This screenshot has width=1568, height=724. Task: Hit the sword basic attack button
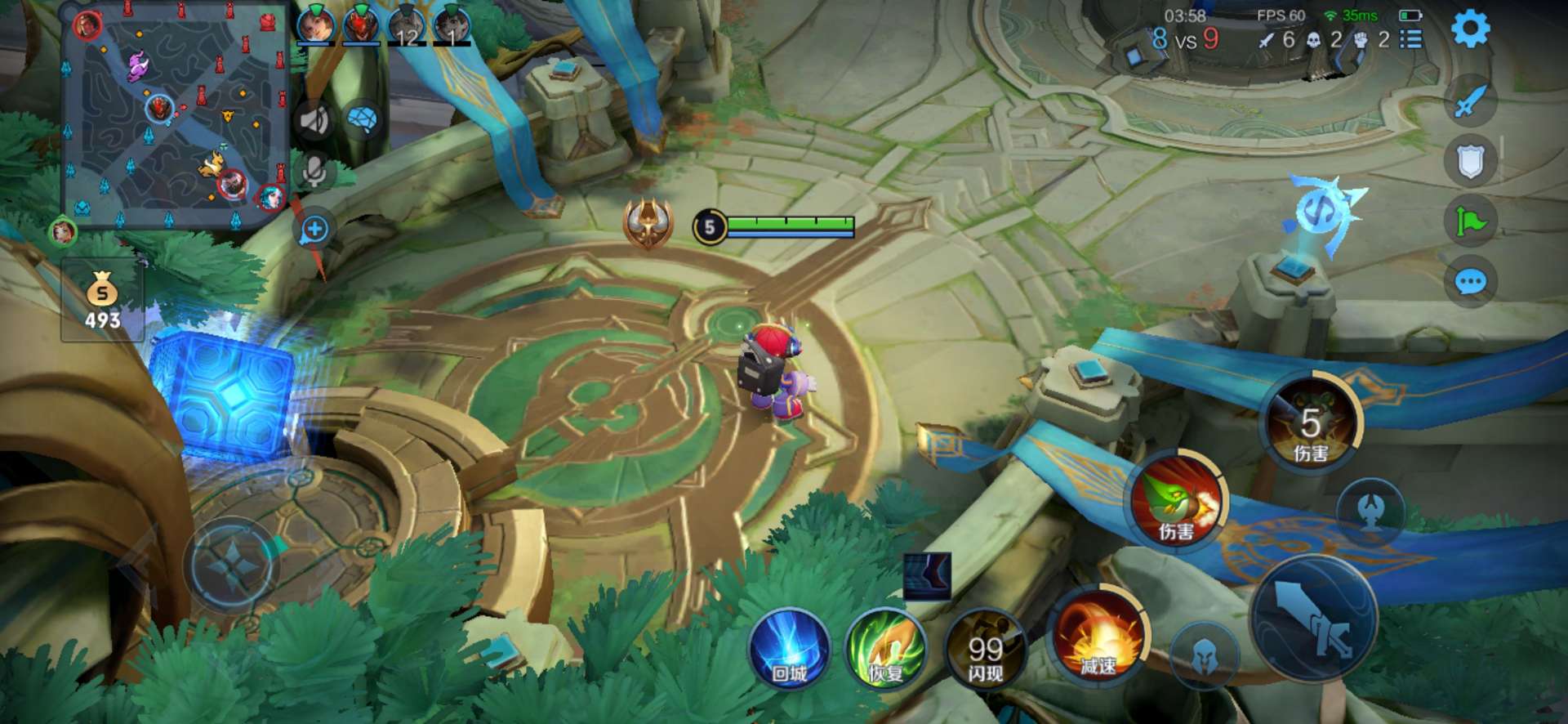pyautogui.click(x=1314, y=619)
